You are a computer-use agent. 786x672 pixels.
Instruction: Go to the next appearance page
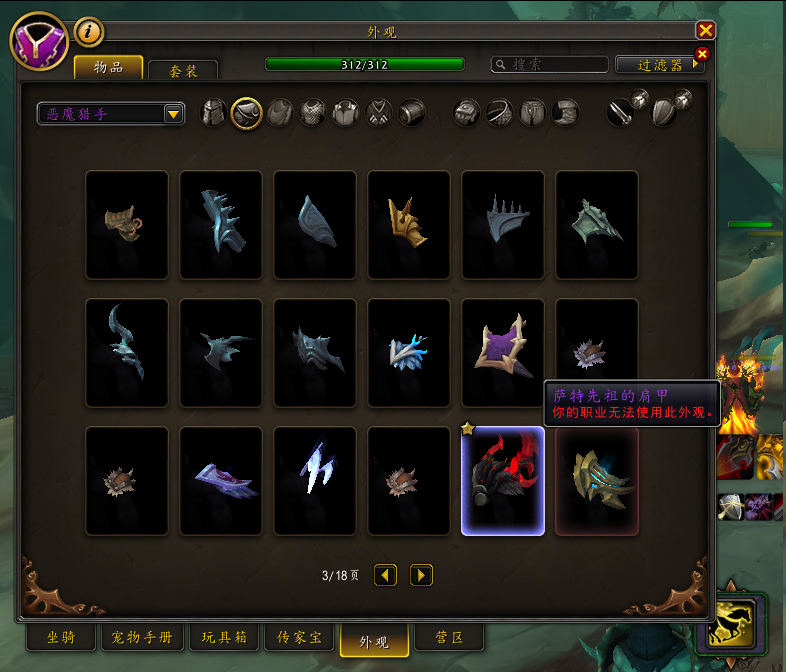[421, 575]
